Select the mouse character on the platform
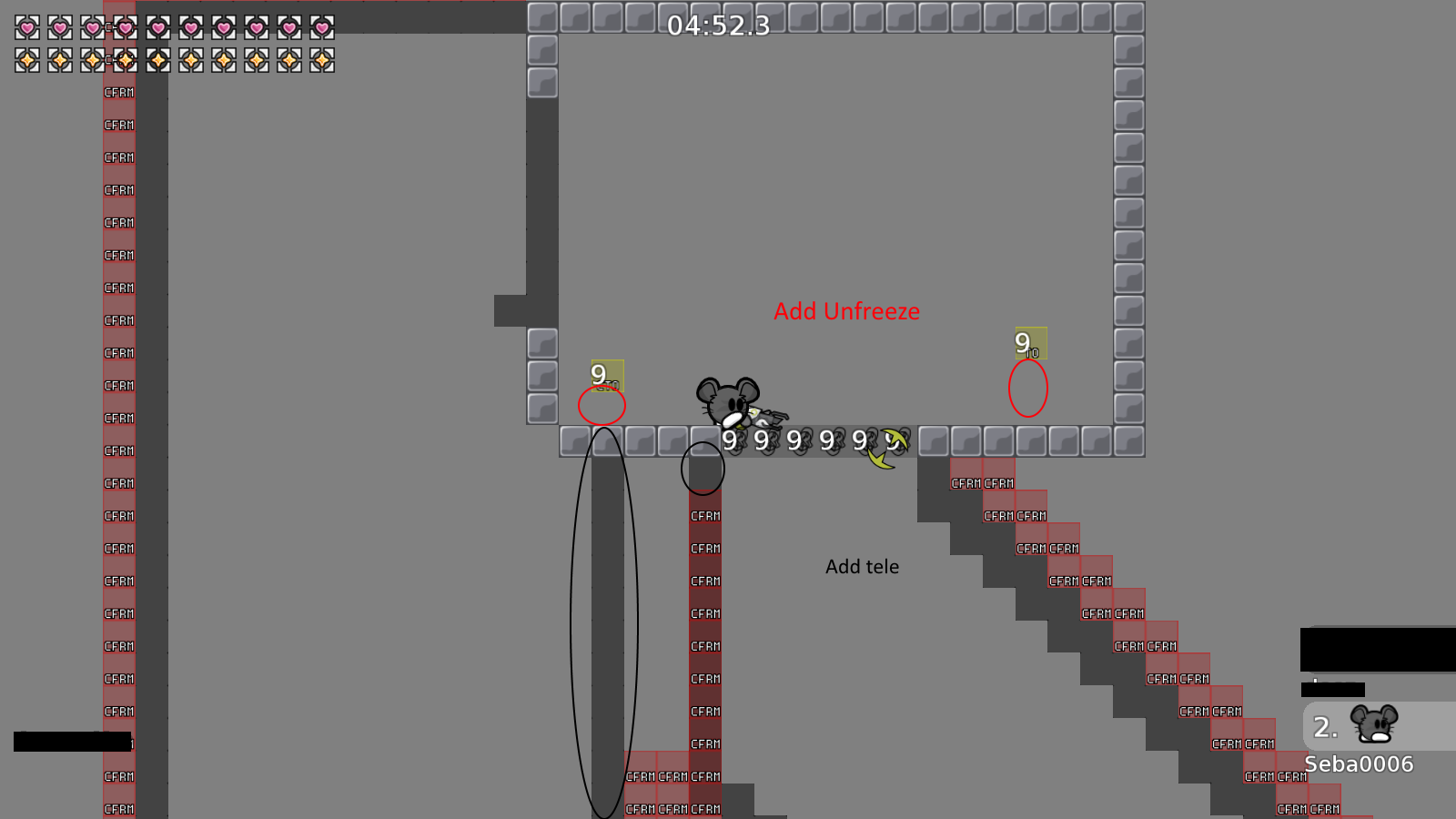The height and width of the screenshot is (819, 1456). [x=728, y=400]
